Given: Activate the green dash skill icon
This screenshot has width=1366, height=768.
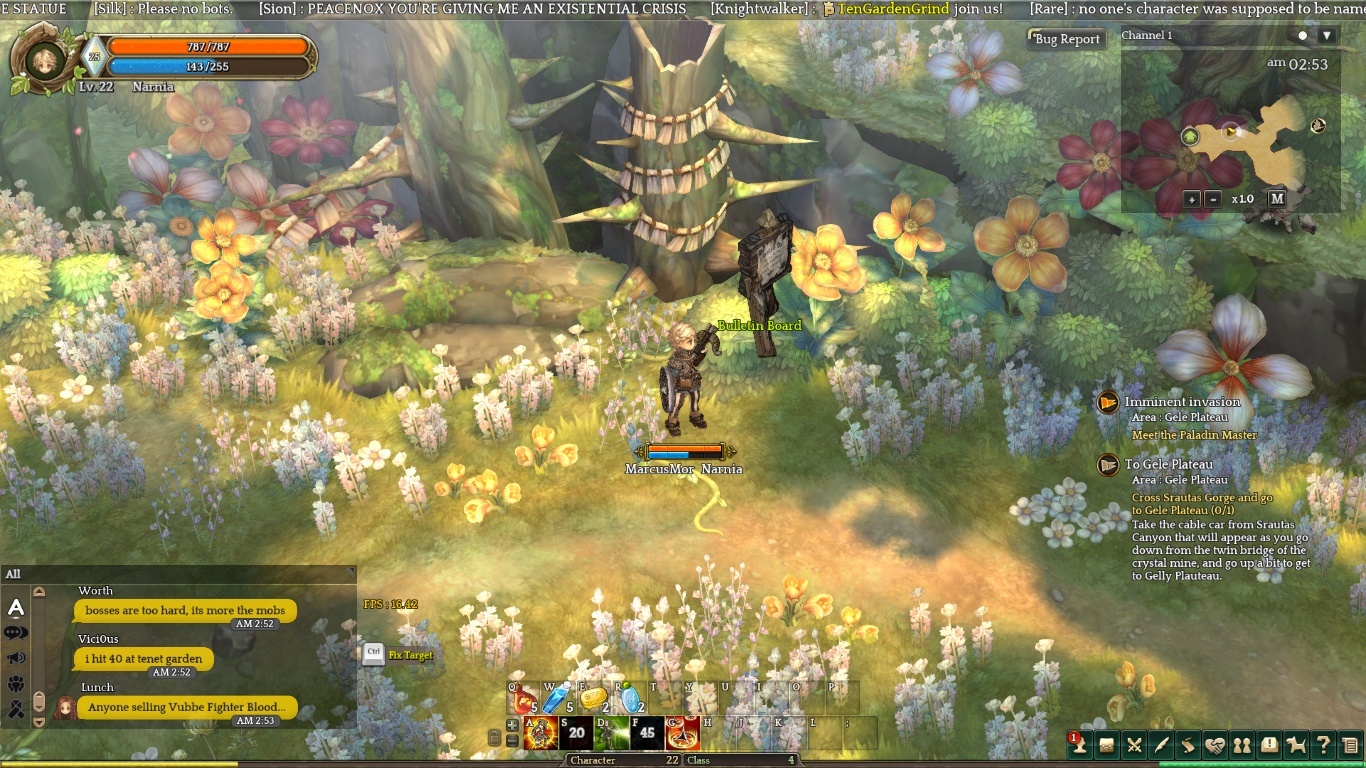Looking at the screenshot, I should coord(611,733).
